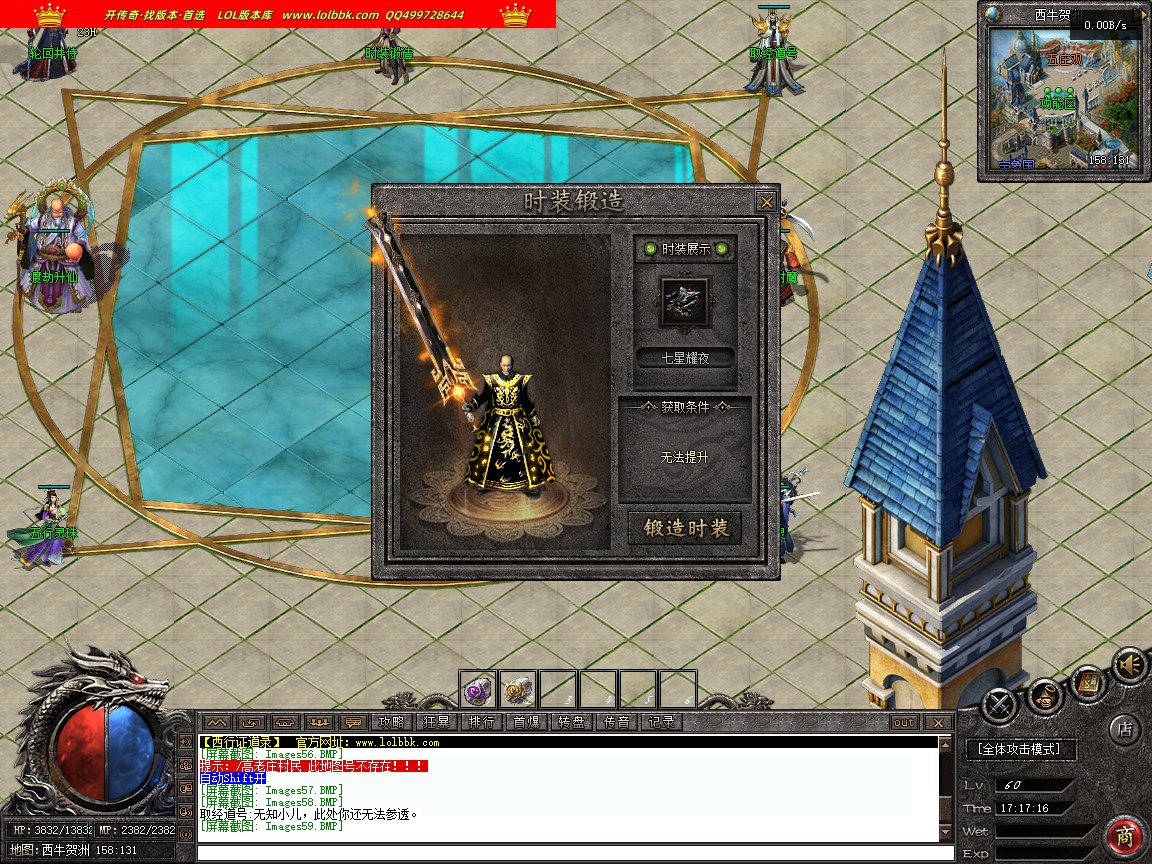Toggle sound with the speaker icon

(1130, 665)
